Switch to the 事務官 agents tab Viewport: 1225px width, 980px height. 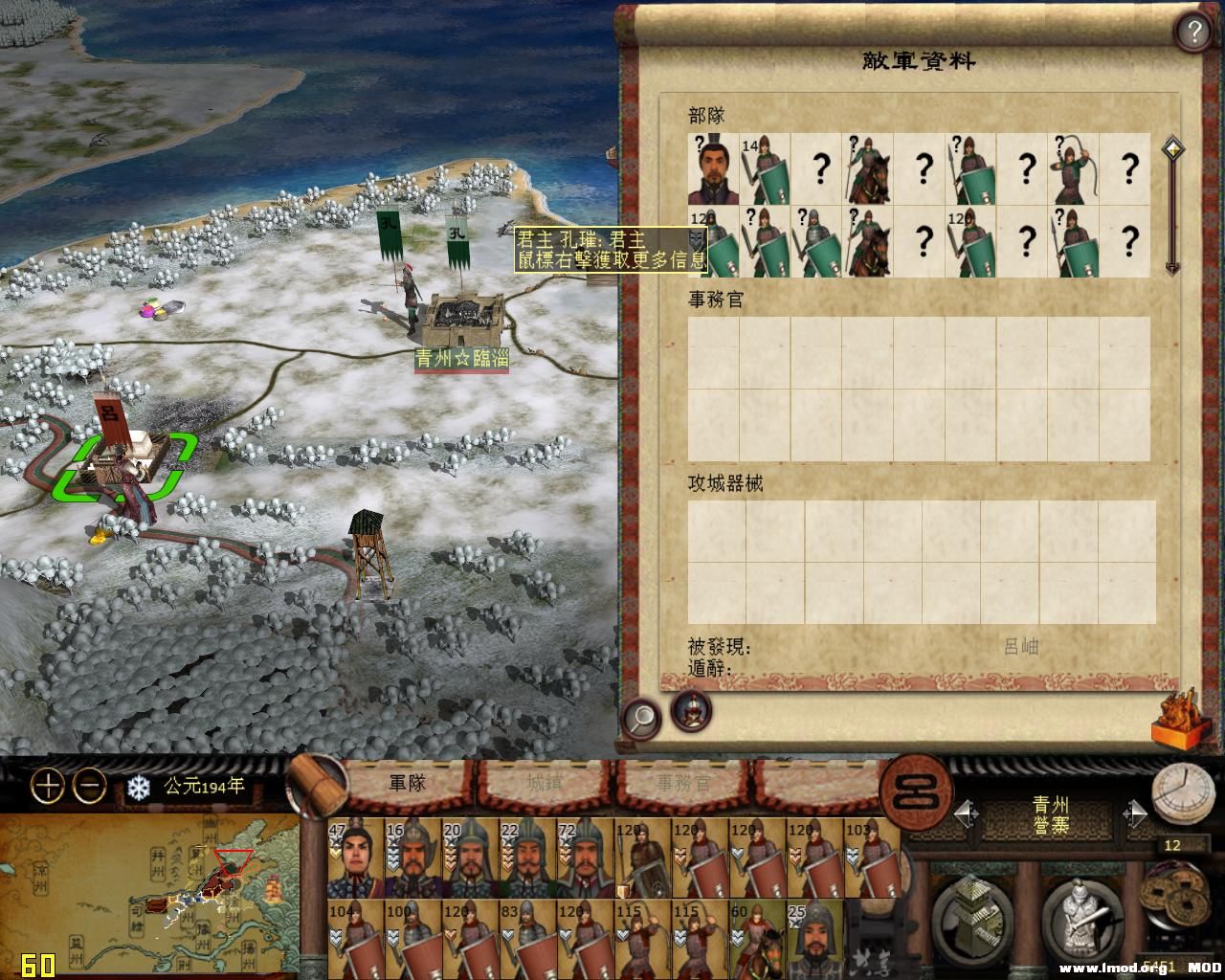click(x=683, y=783)
